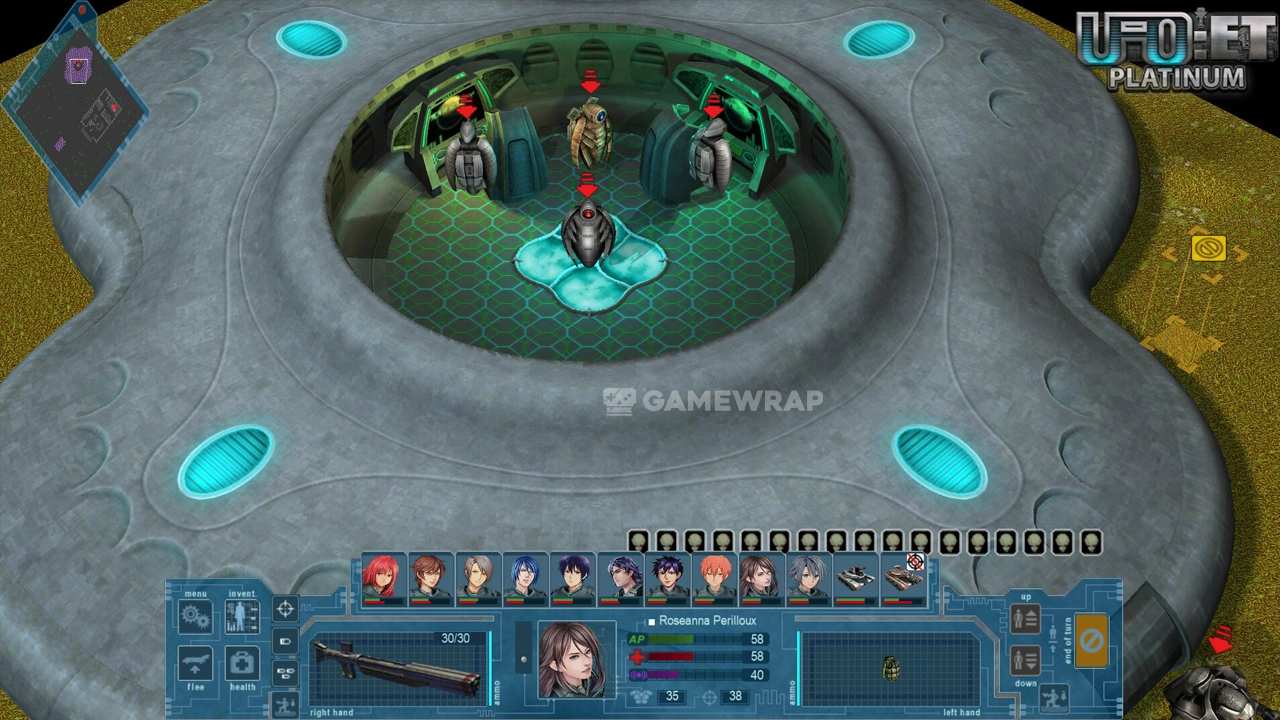Screen dimensions: 1280x720
Task: Move the view up one level
Action: pyautogui.click(x=1026, y=619)
